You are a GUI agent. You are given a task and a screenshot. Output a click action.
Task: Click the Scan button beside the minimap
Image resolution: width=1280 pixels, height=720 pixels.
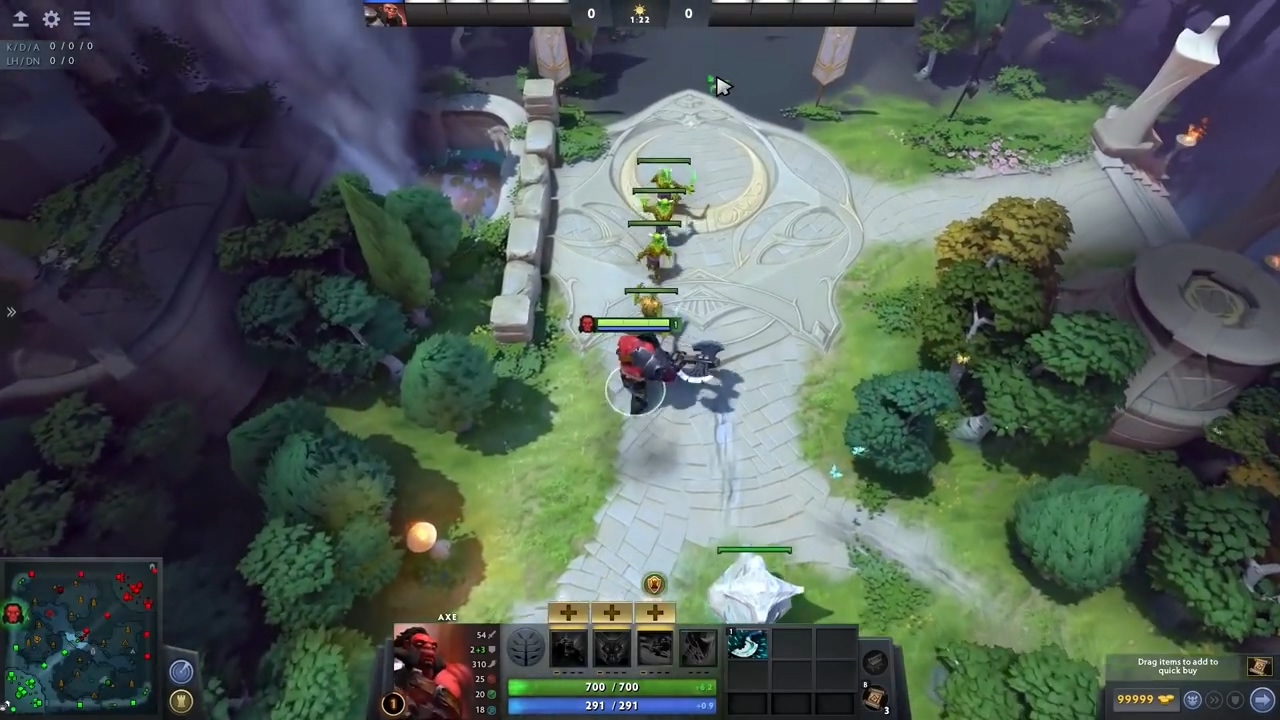[x=181, y=672]
